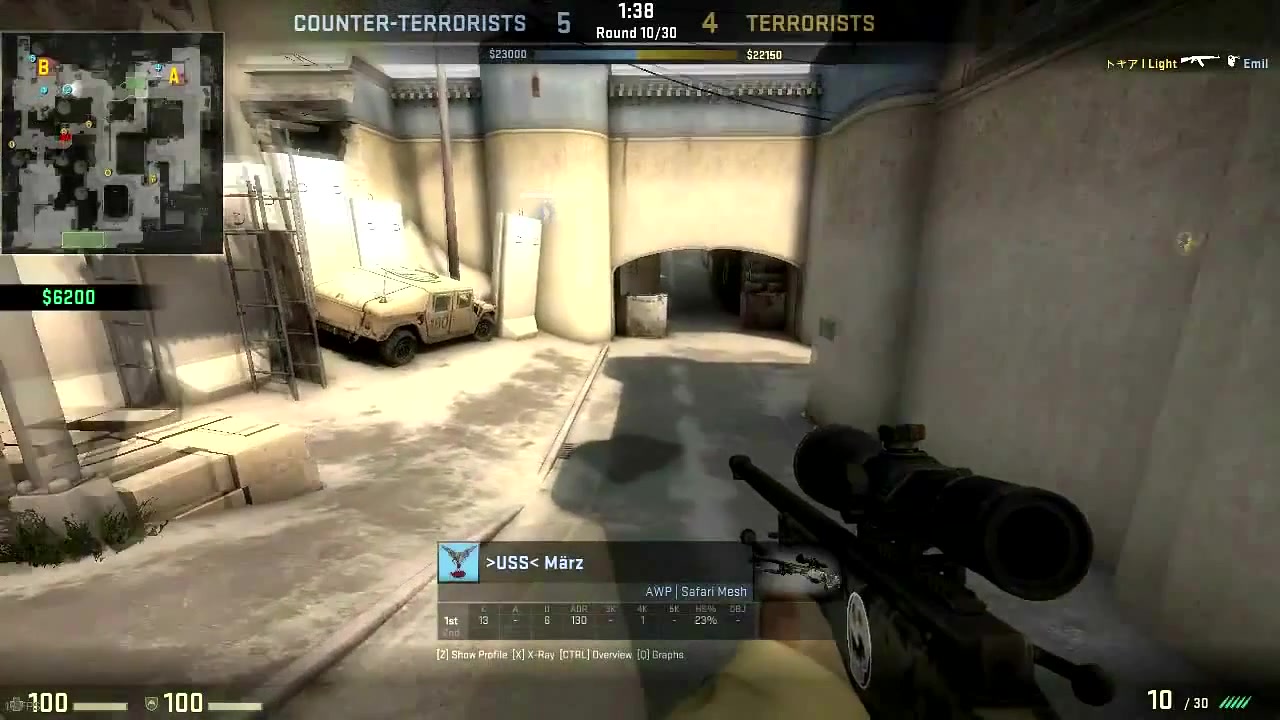Expand the Round 10/30 counter
The width and height of the screenshot is (1280, 720).
[636, 32]
